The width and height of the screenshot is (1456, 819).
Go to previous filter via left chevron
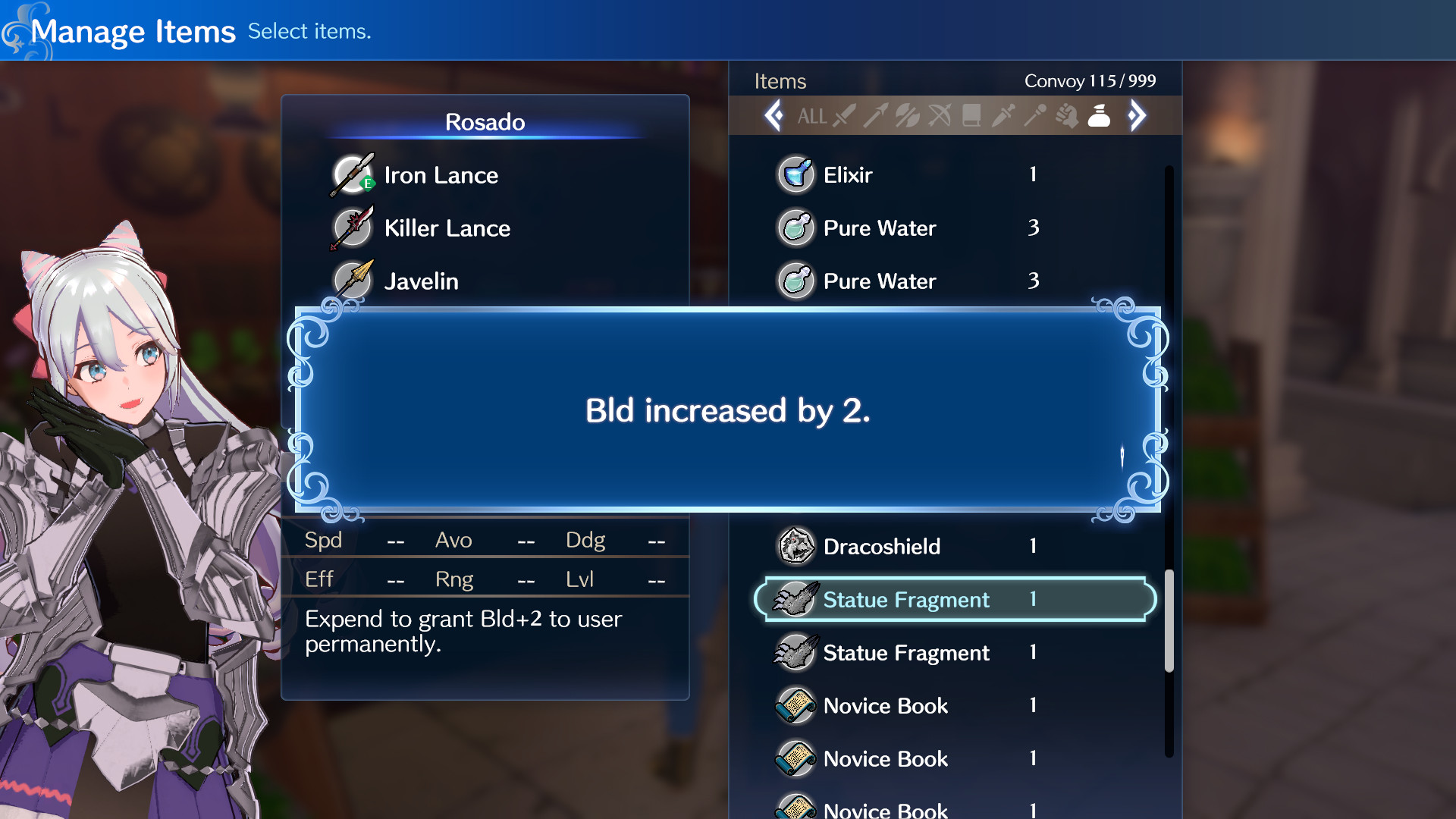[775, 115]
